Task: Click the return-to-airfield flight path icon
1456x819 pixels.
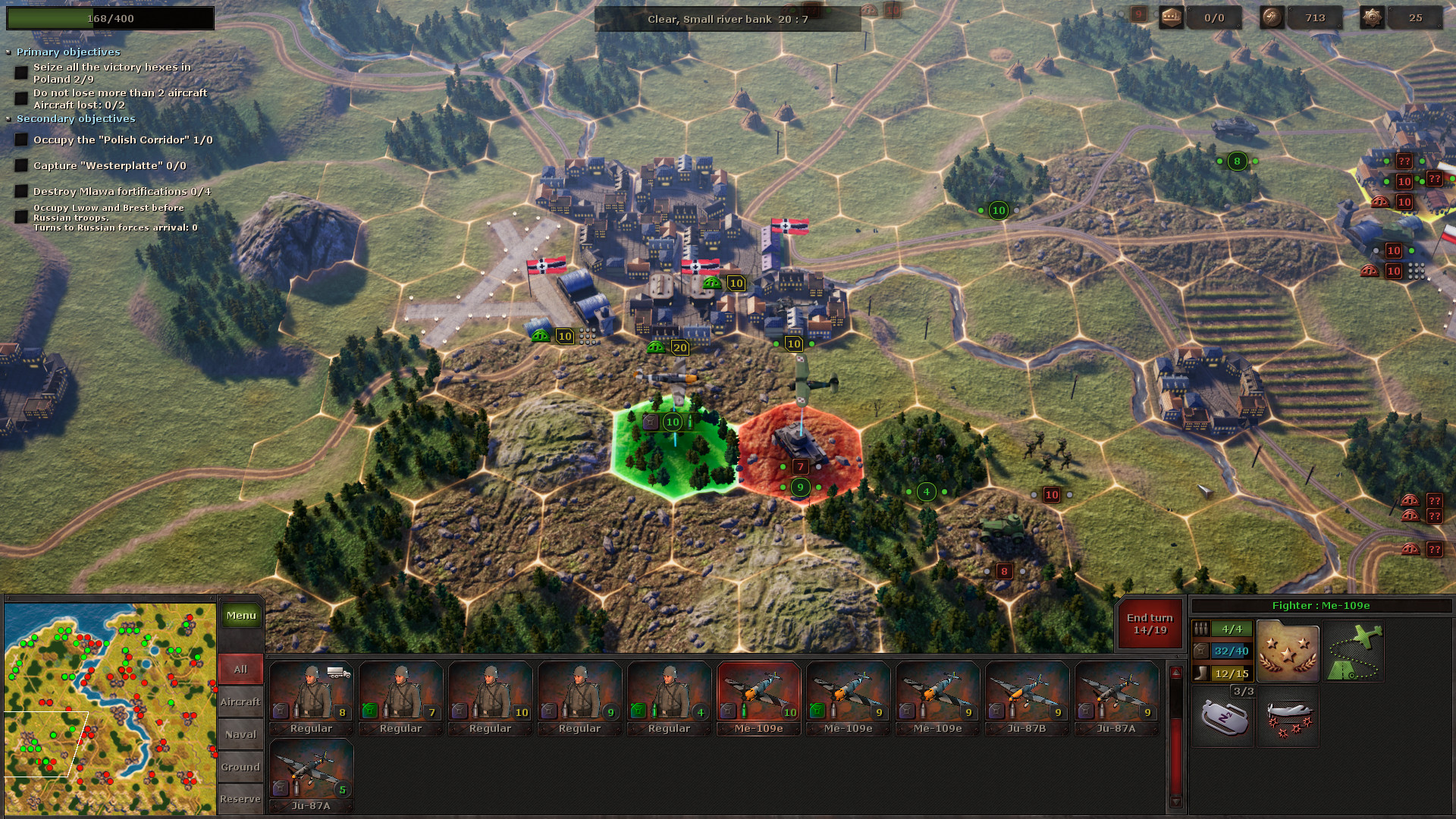Action: tap(1354, 651)
